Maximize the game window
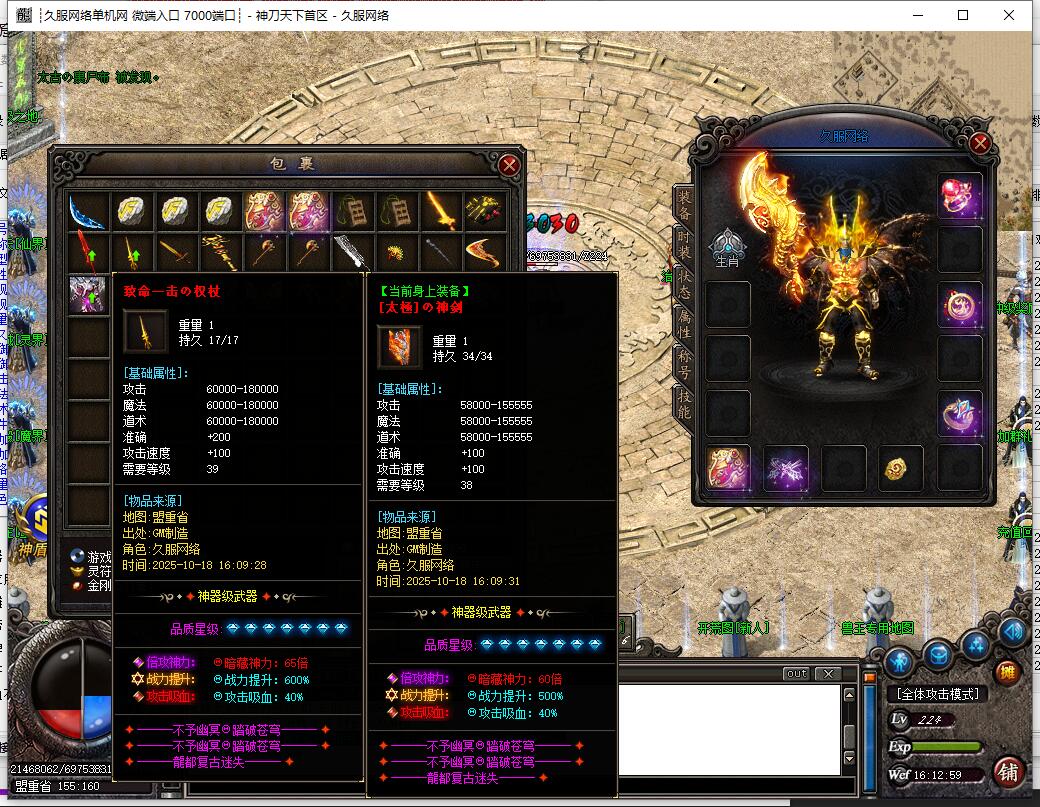The image size is (1040, 807). click(x=963, y=15)
